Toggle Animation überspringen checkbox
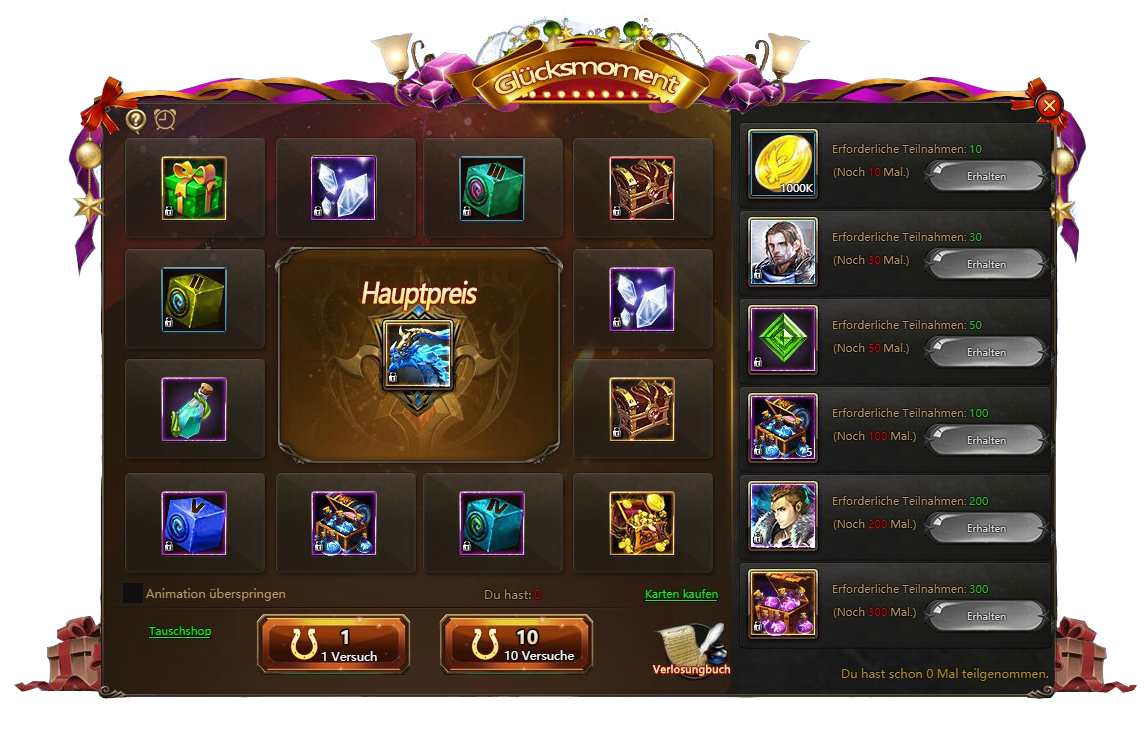This screenshot has height=738, width=1147. tap(132, 593)
